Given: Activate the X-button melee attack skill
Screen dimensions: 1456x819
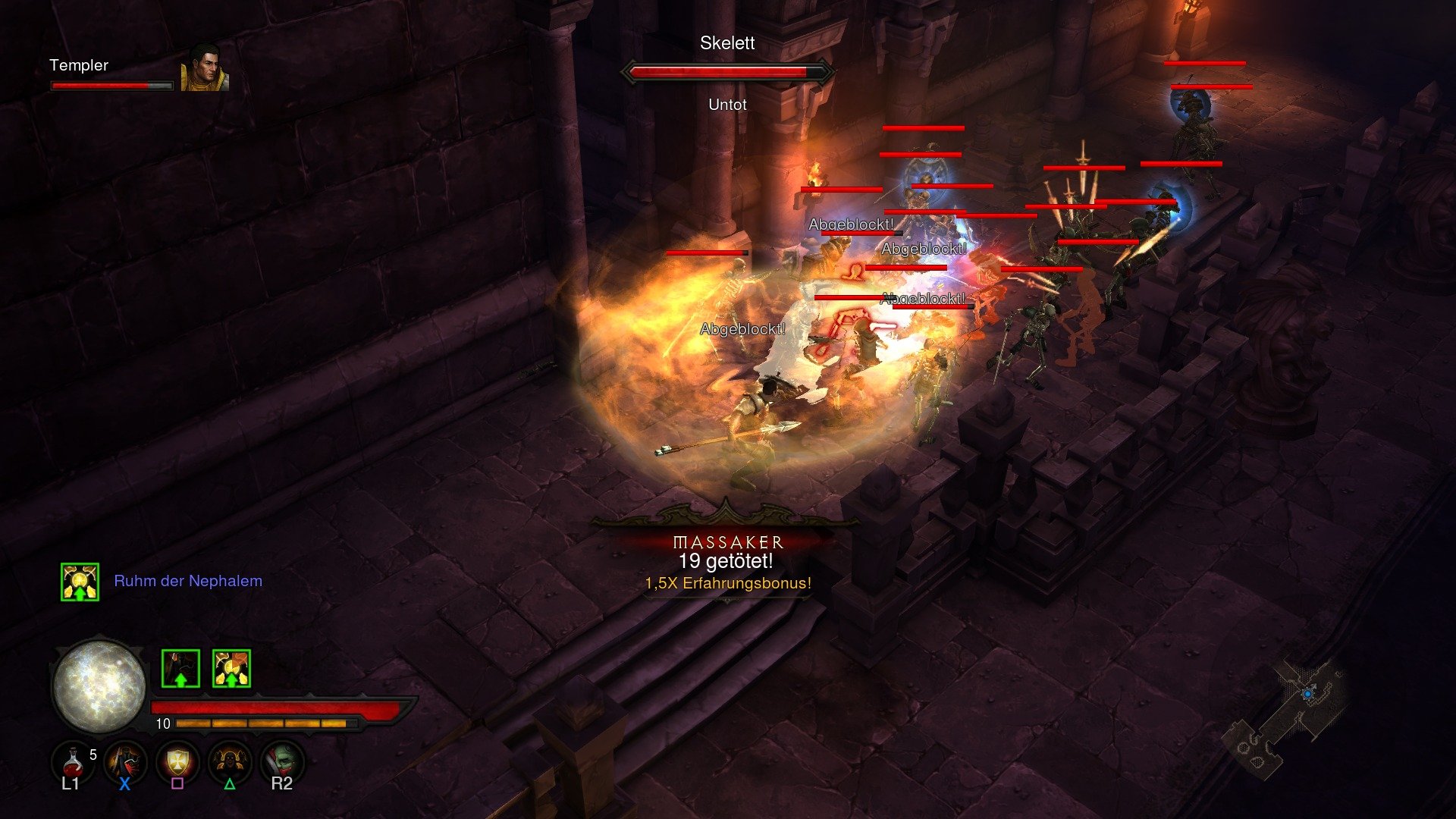Looking at the screenshot, I should [124, 762].
